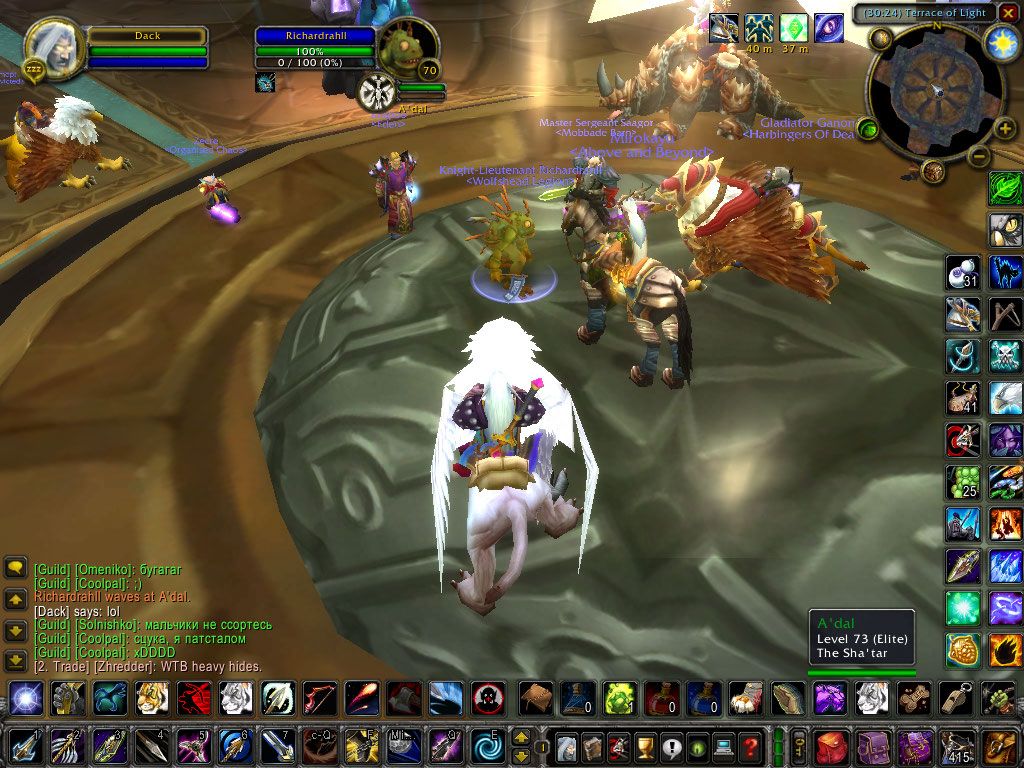This screenshot has width=1024, height=768.
Task: Click Richardrahll's target portrait
Action: (408, 48)
